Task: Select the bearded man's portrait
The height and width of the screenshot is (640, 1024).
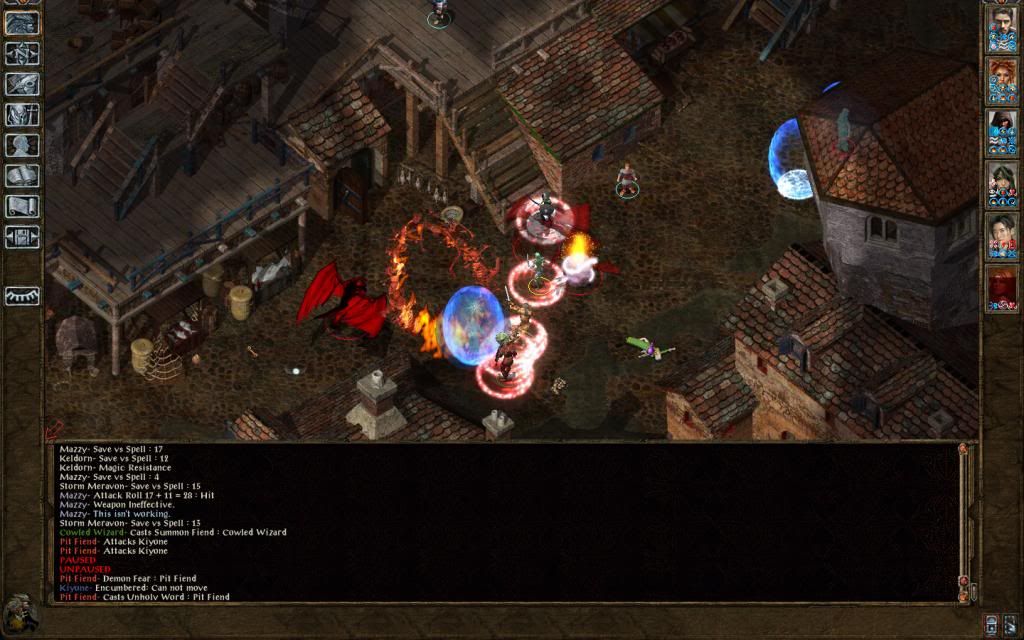Action: pos(1002,29)
